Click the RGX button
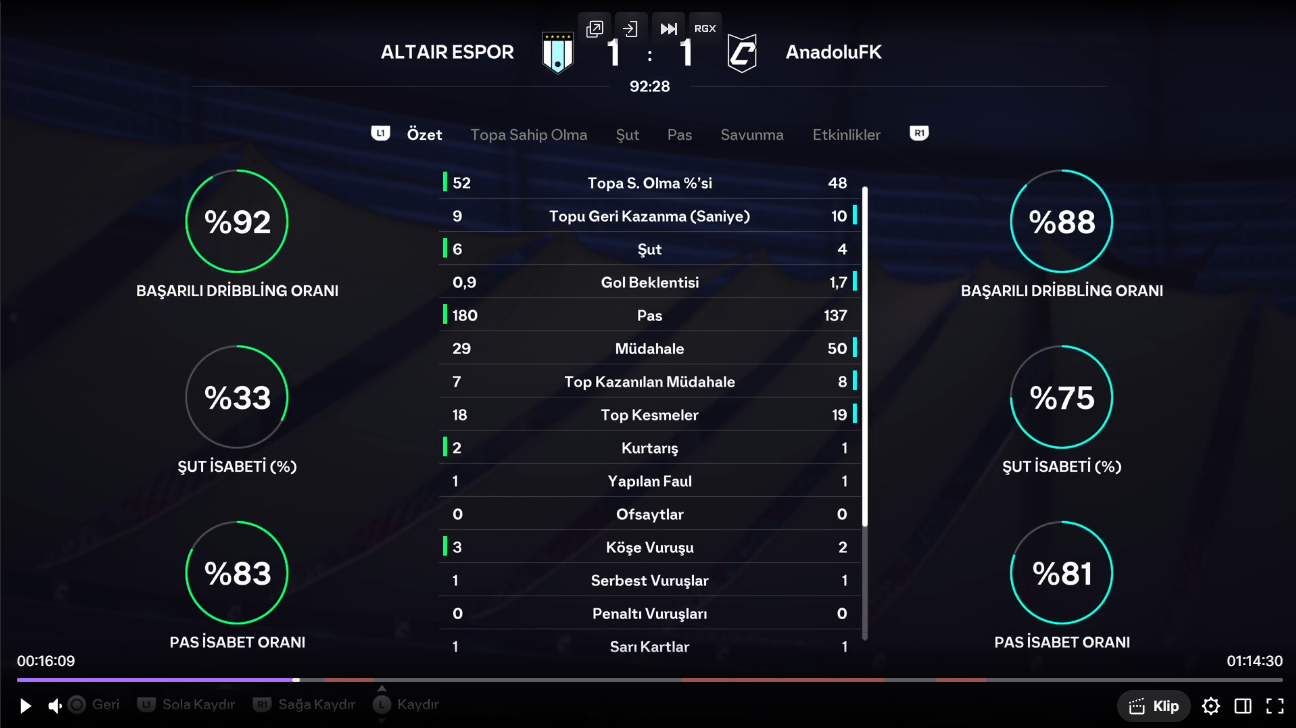Image resolution: width=1296 pixels, height=728 pixels. click(705, 29)
